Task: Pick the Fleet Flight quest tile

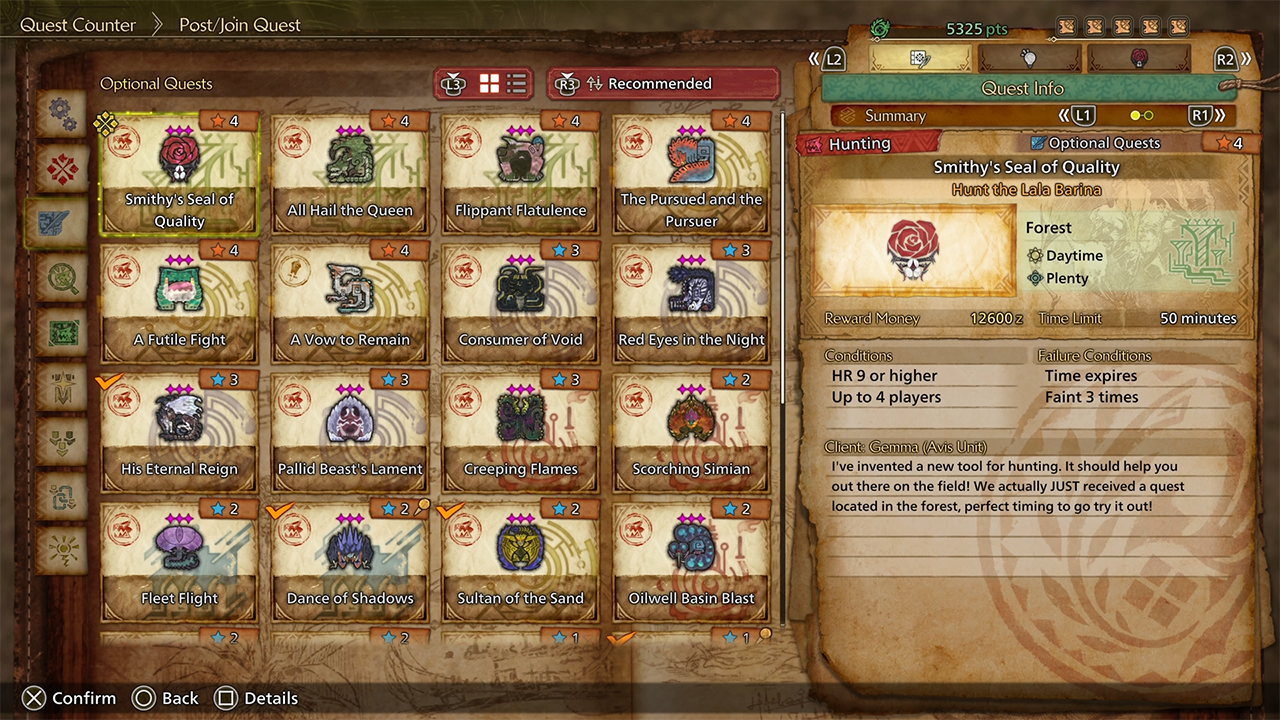Action: coord(180,562)
